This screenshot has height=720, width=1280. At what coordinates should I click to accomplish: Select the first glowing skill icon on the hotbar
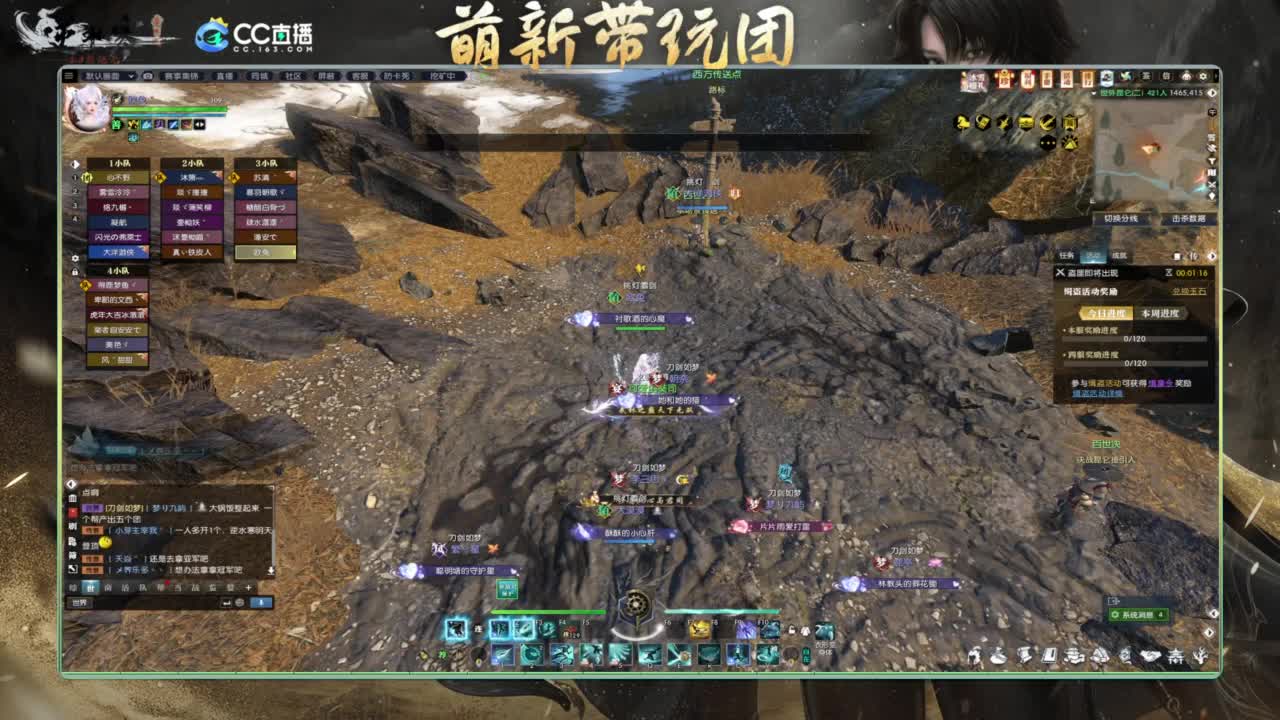point(456,629)
